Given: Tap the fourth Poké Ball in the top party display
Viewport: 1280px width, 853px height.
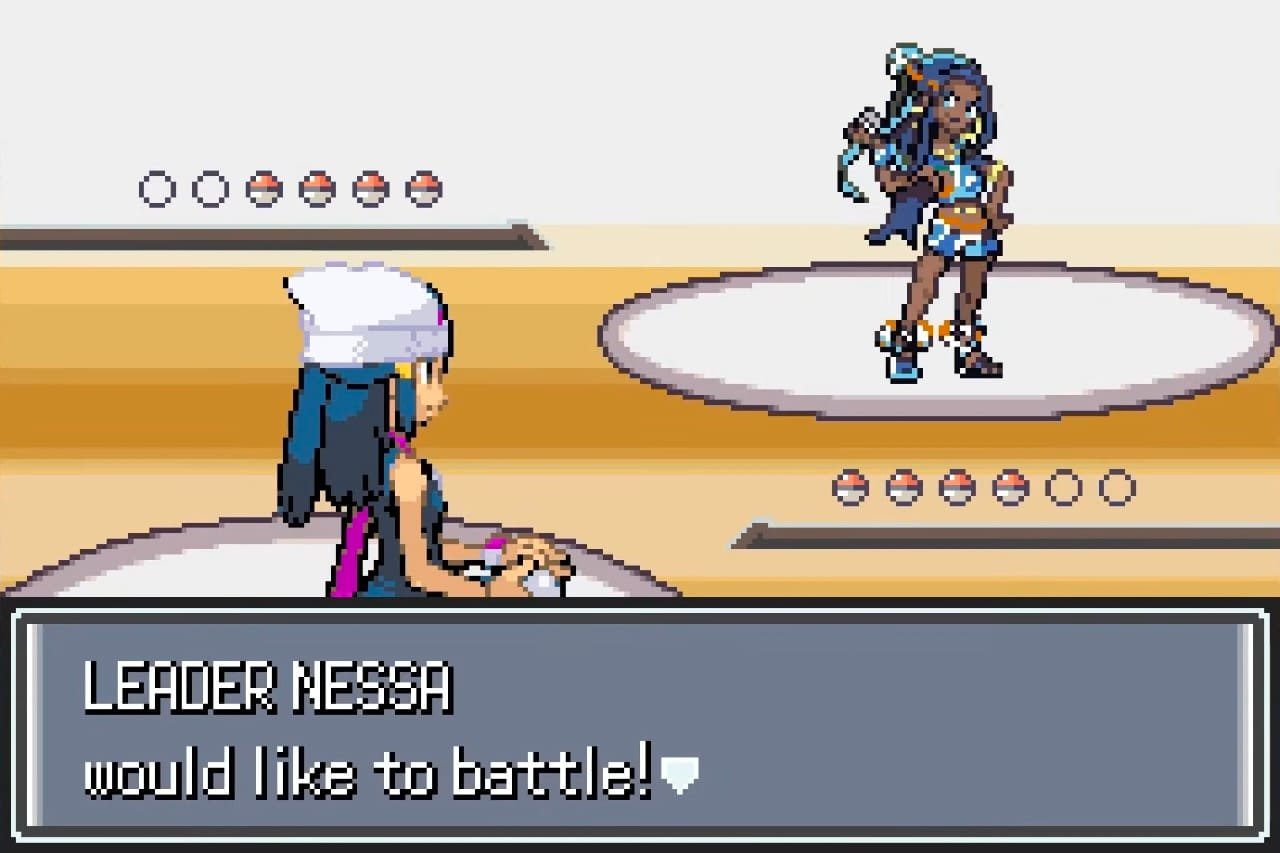Looking at the screenshot, I should [x=317, y=187].
